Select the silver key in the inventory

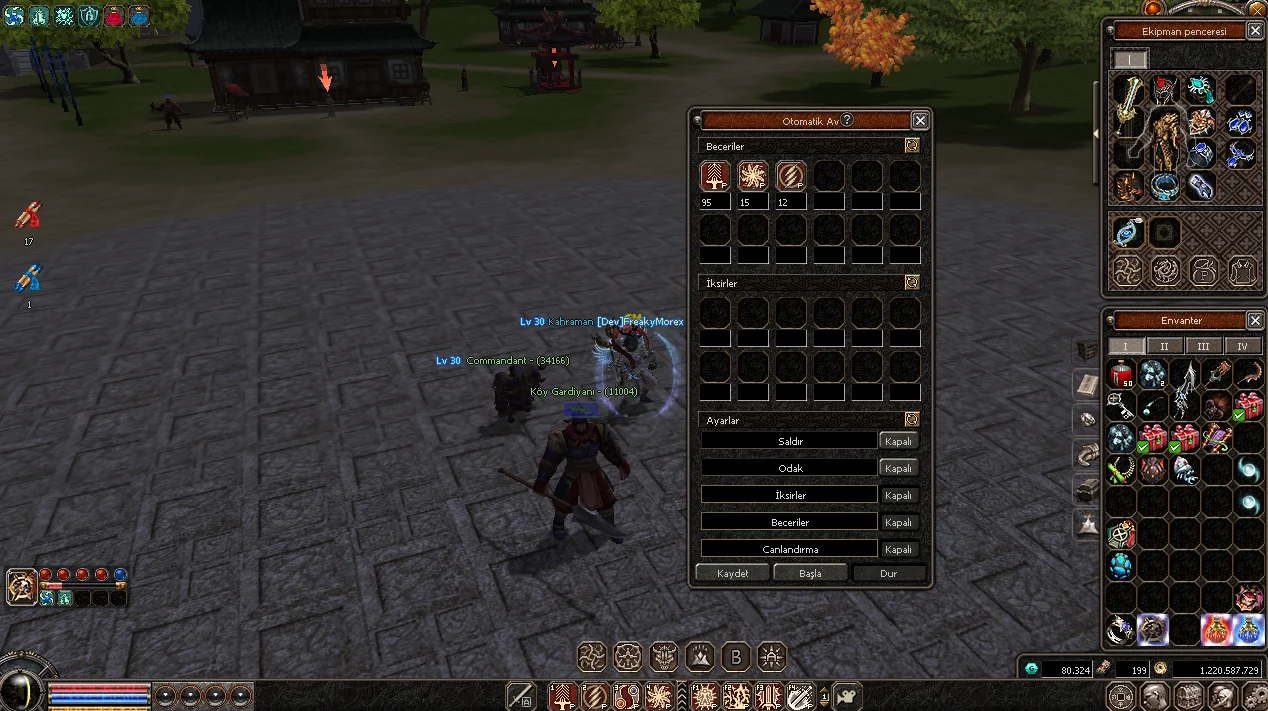coord(1122,405)
